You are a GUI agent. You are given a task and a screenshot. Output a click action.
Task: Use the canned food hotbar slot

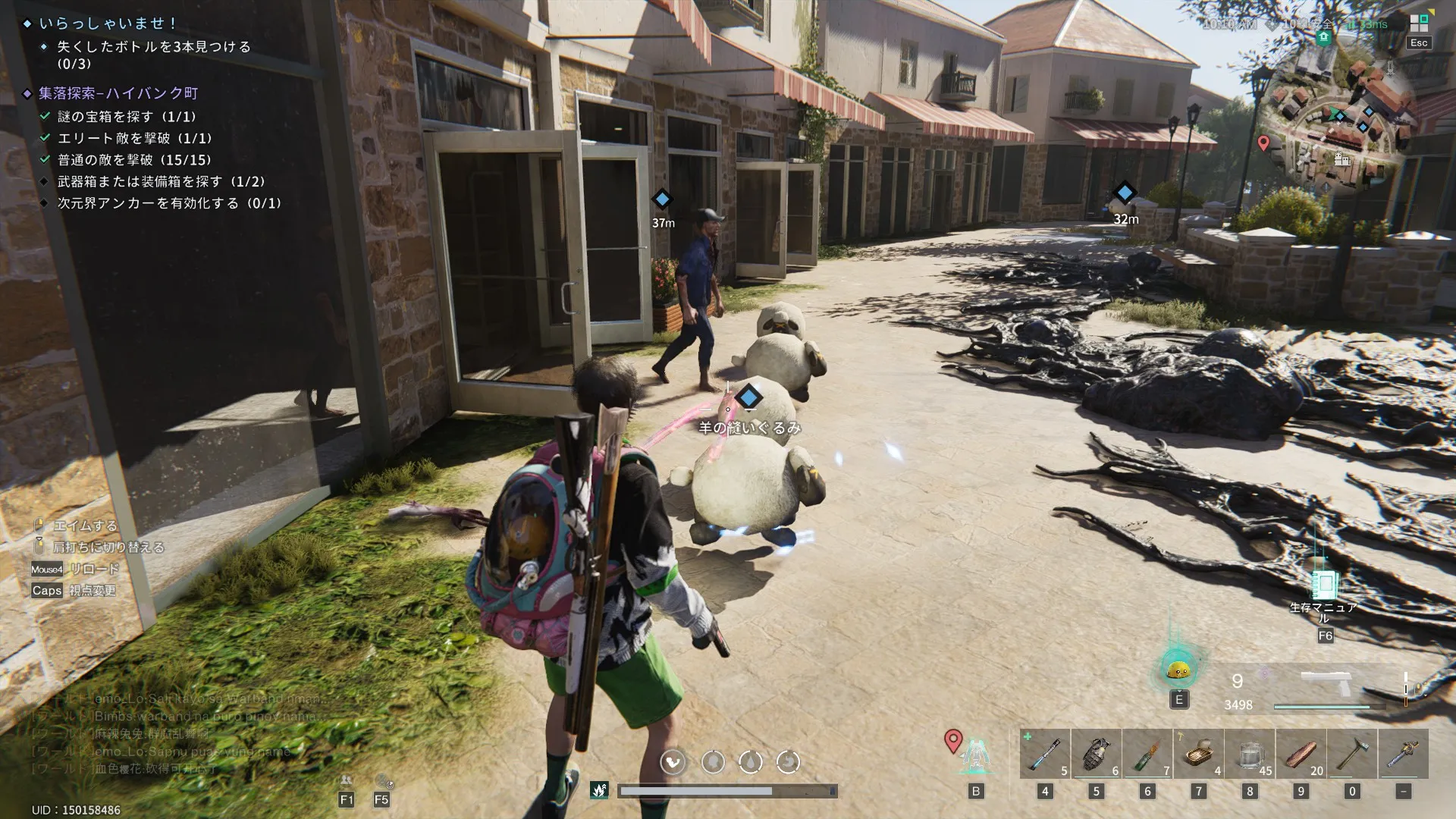click(x=1199, y=754)
